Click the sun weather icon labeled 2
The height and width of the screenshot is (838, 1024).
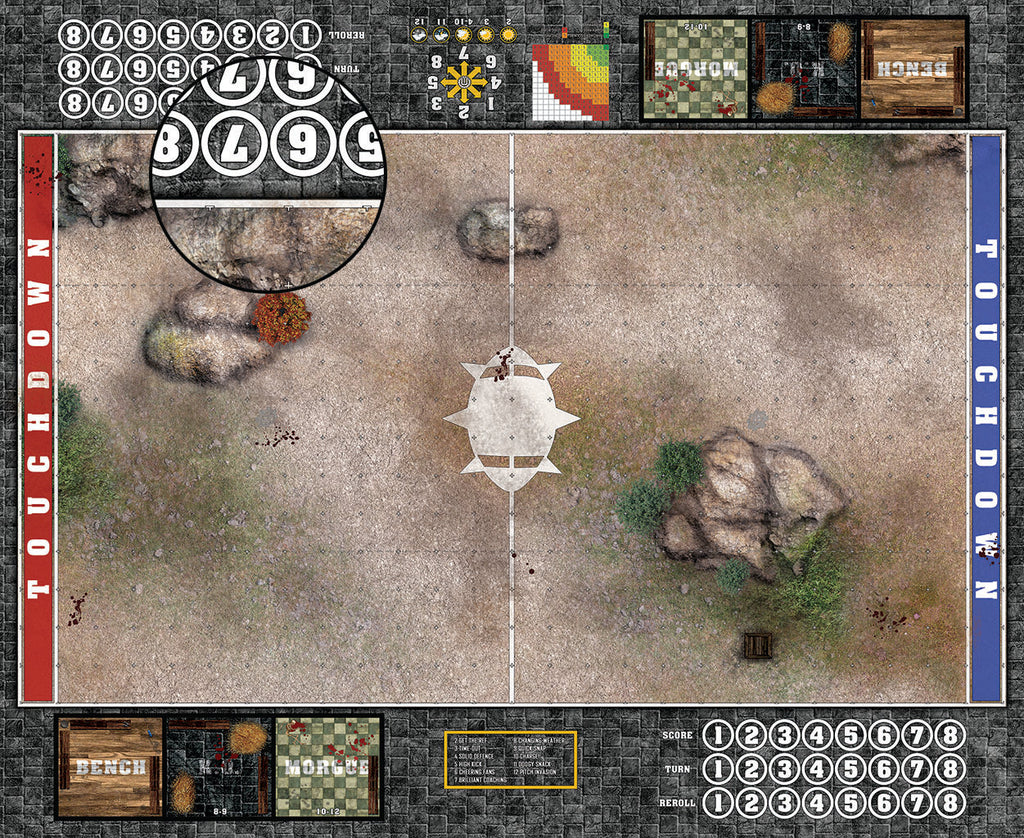(508, 34)
